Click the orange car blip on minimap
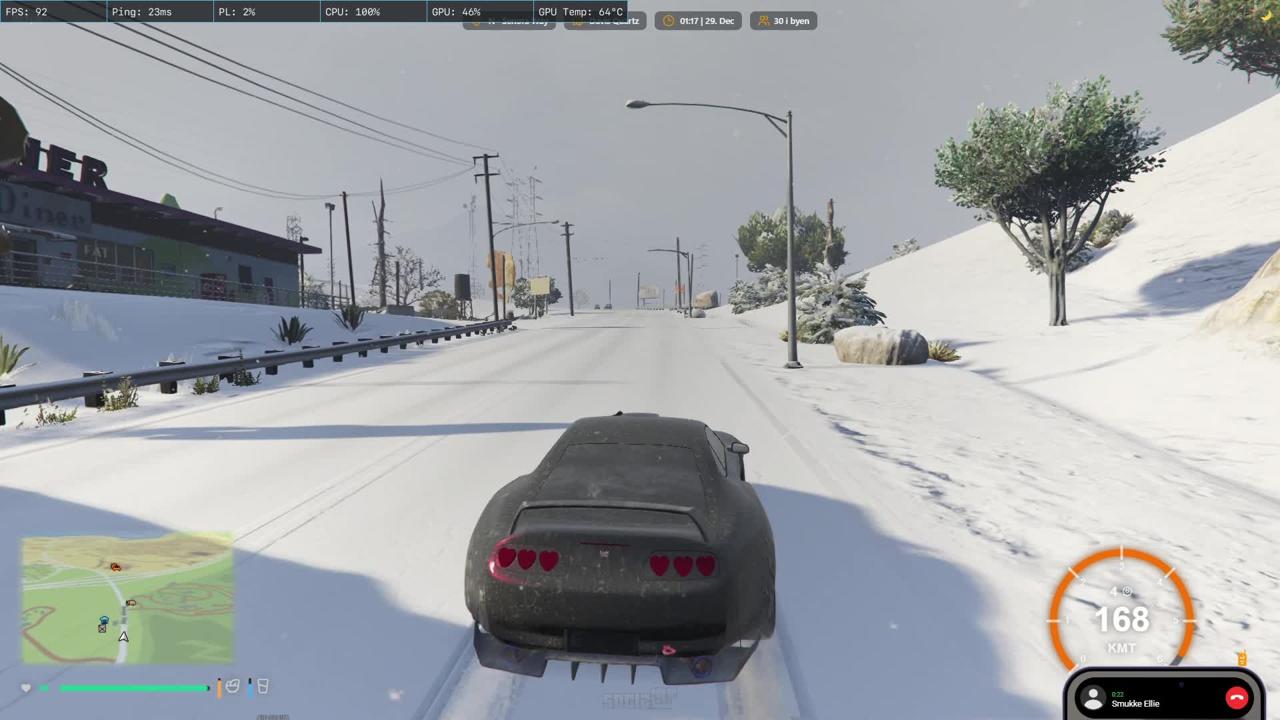The width and height of the screenshot is (1280, 720). coord(116,567)
